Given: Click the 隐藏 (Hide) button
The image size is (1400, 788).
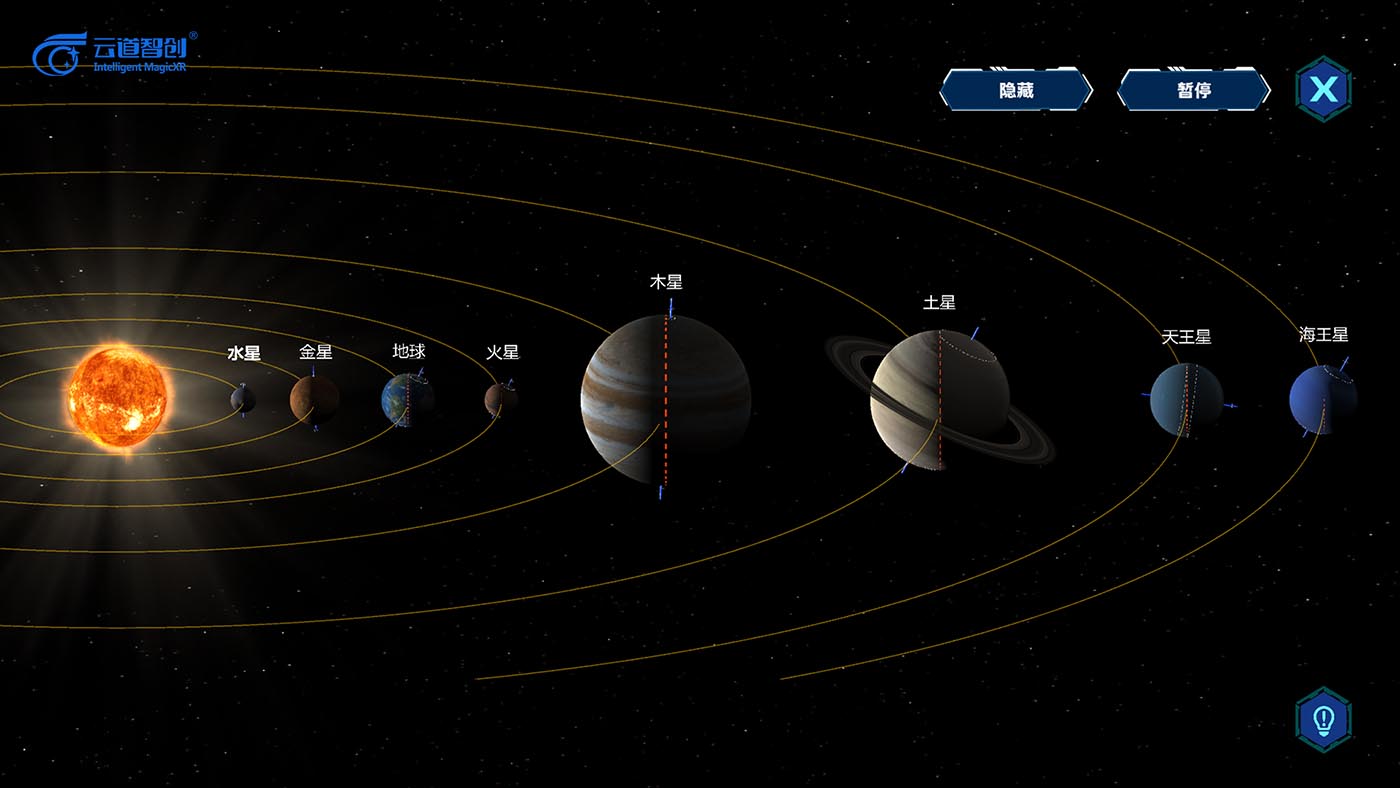Looking at the screenshot, I should coord(1016,90).
